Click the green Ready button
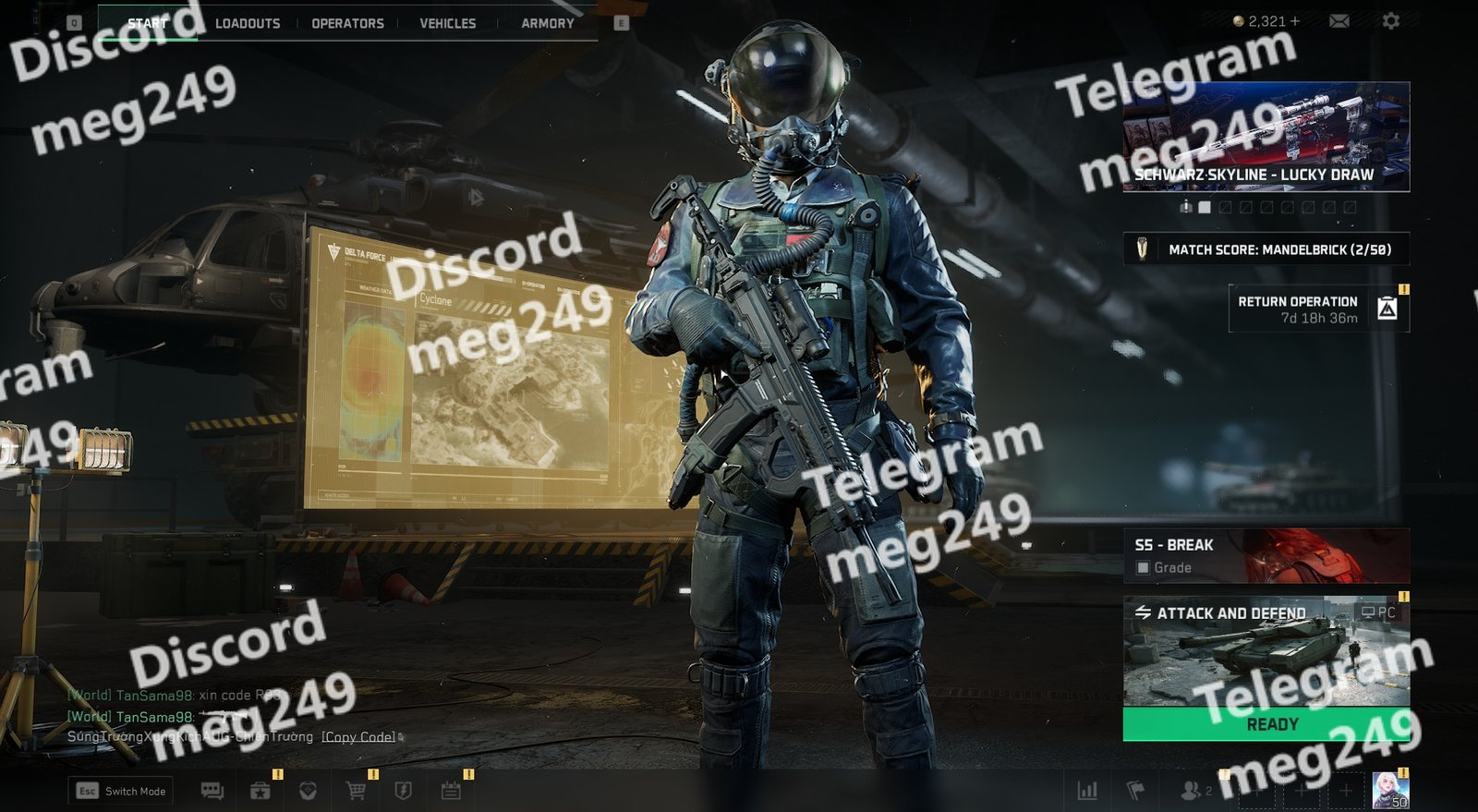The height and width of the screenshot is (812, 1478). [x=1266, y=724]
